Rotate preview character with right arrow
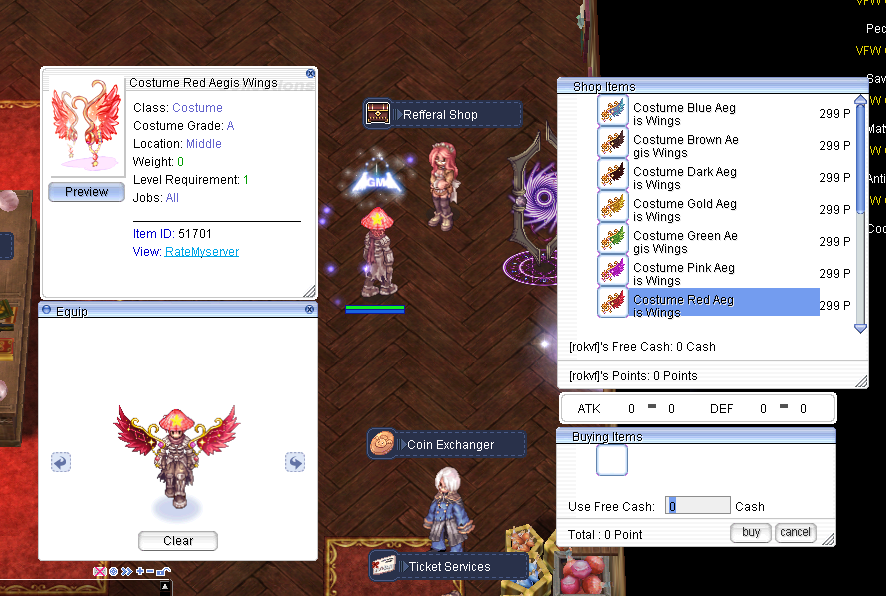The image size is (886, 596). coord(294,462)
